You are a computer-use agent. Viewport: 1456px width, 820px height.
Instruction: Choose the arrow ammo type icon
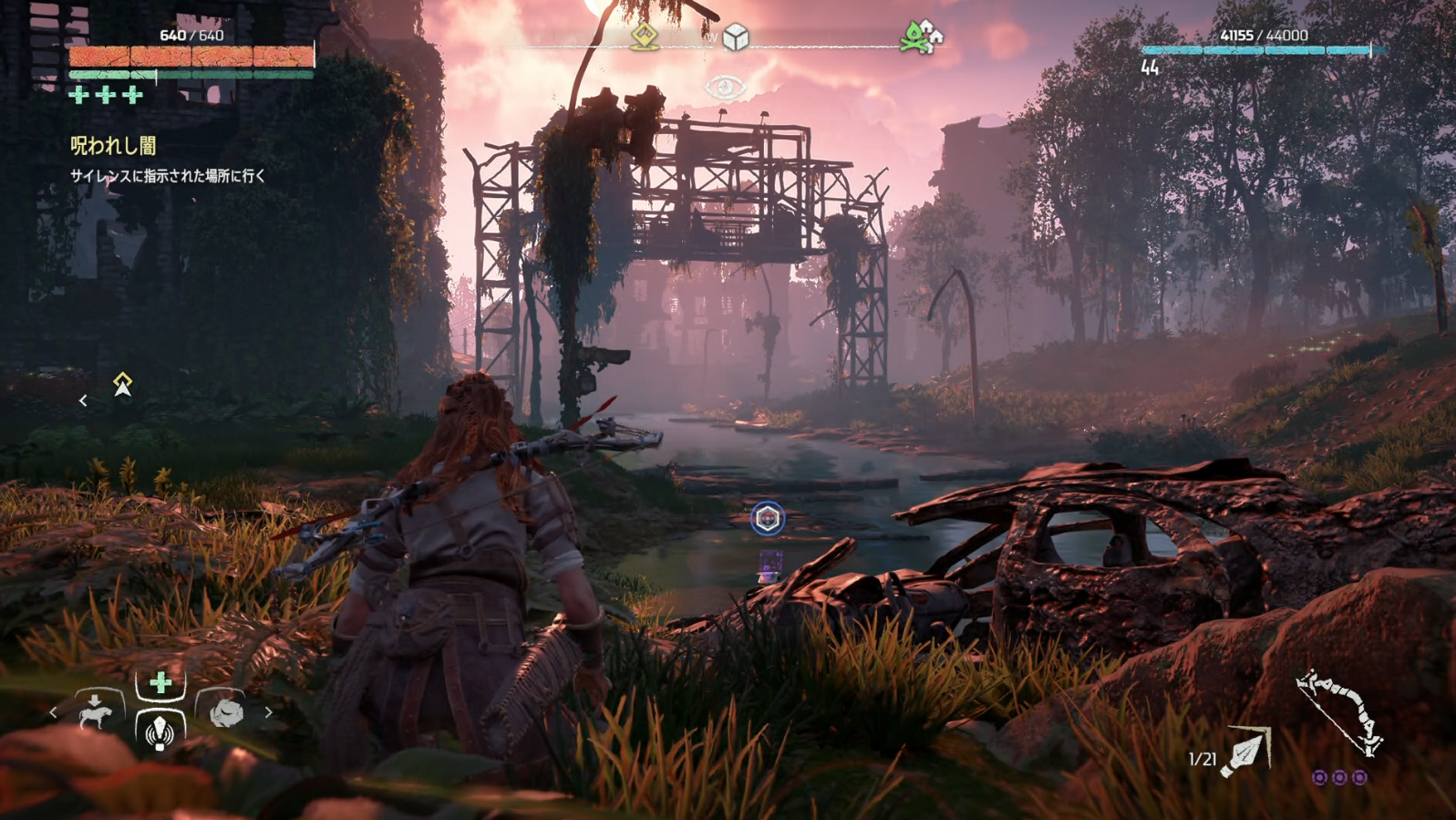point(1246,753)
